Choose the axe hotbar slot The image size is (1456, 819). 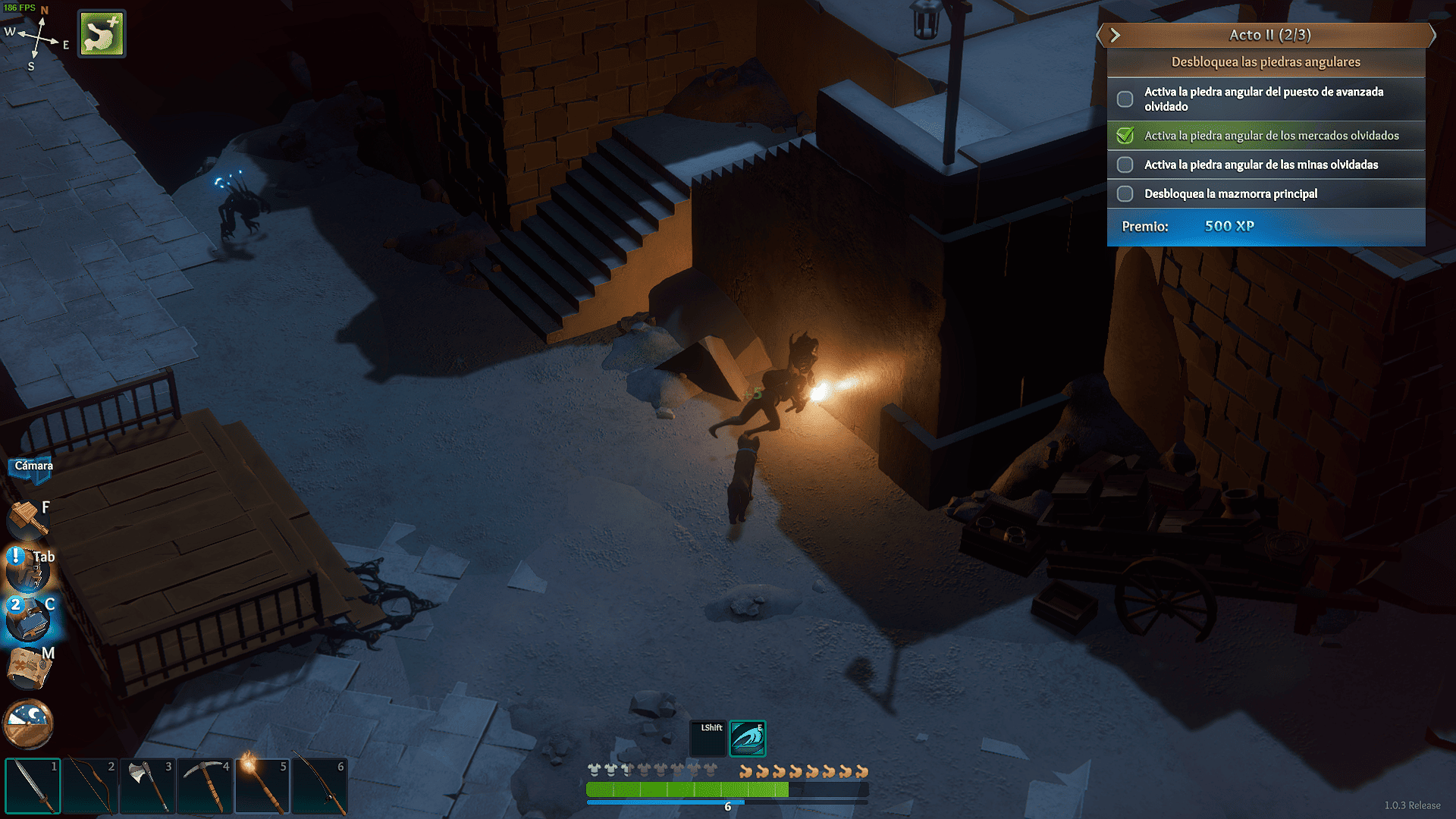[x=148, y=786]
